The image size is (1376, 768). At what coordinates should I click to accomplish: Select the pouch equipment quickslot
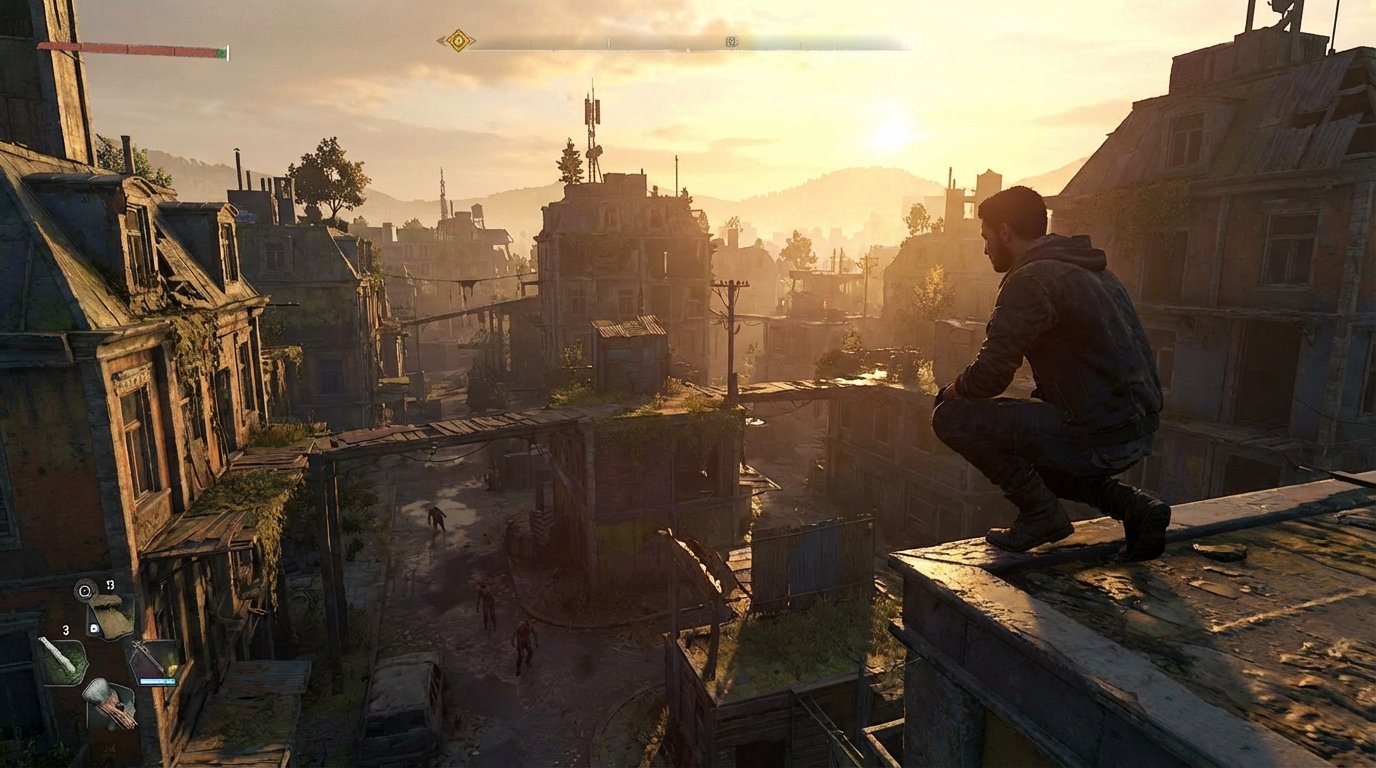click(110, 615)
